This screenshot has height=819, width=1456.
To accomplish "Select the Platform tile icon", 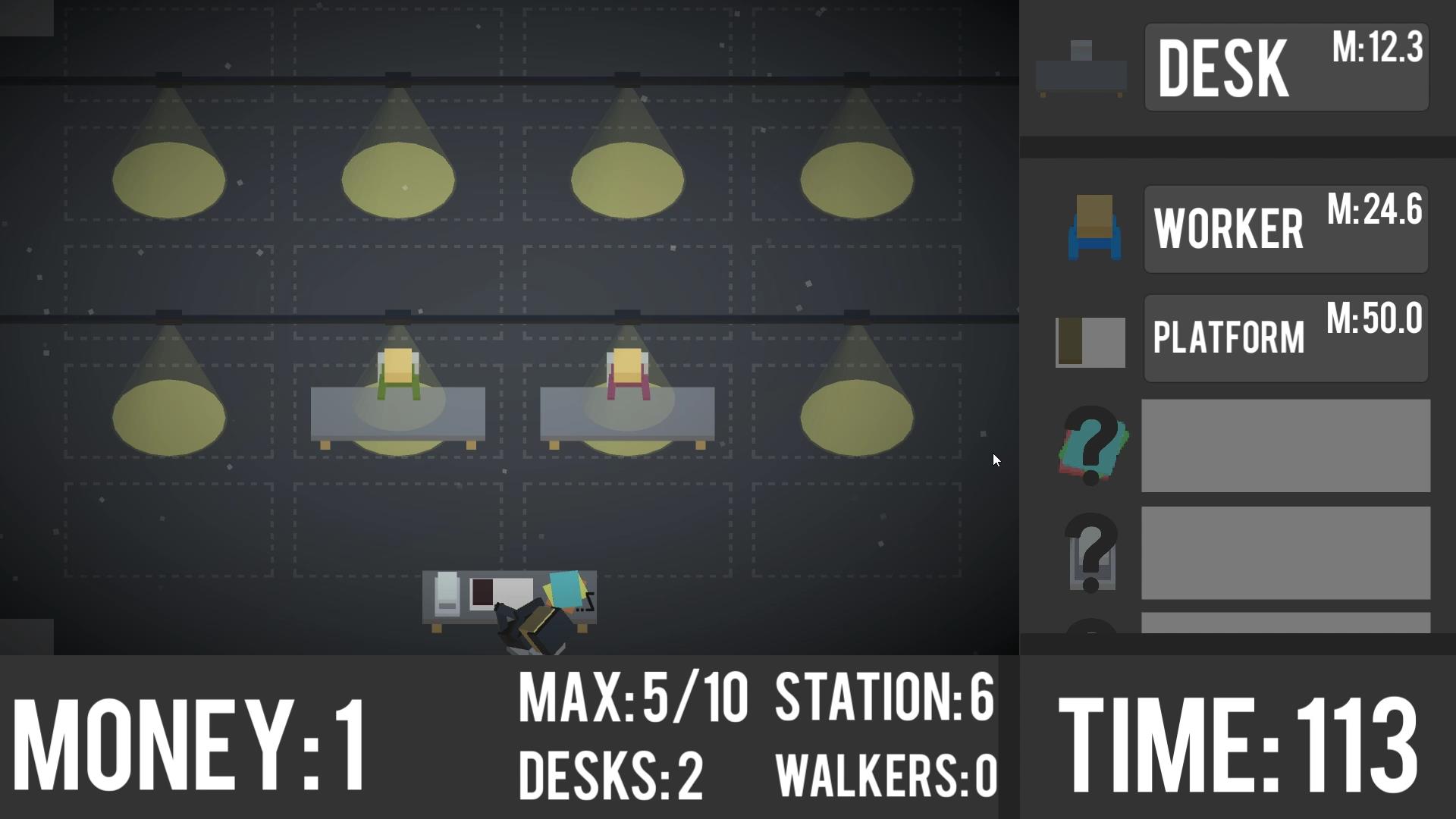I will [1090, 341].
